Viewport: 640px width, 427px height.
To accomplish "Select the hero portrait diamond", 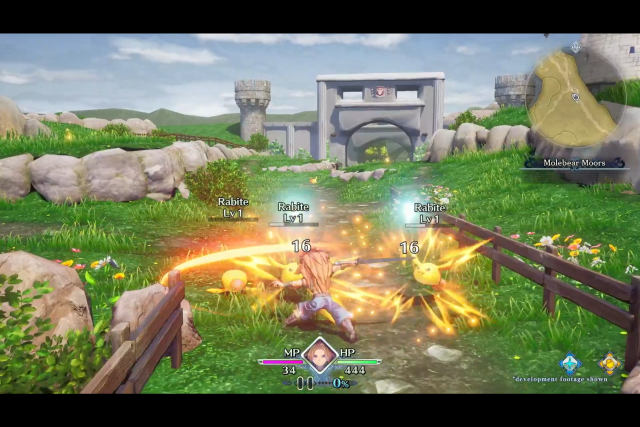I will coord(320,355).
